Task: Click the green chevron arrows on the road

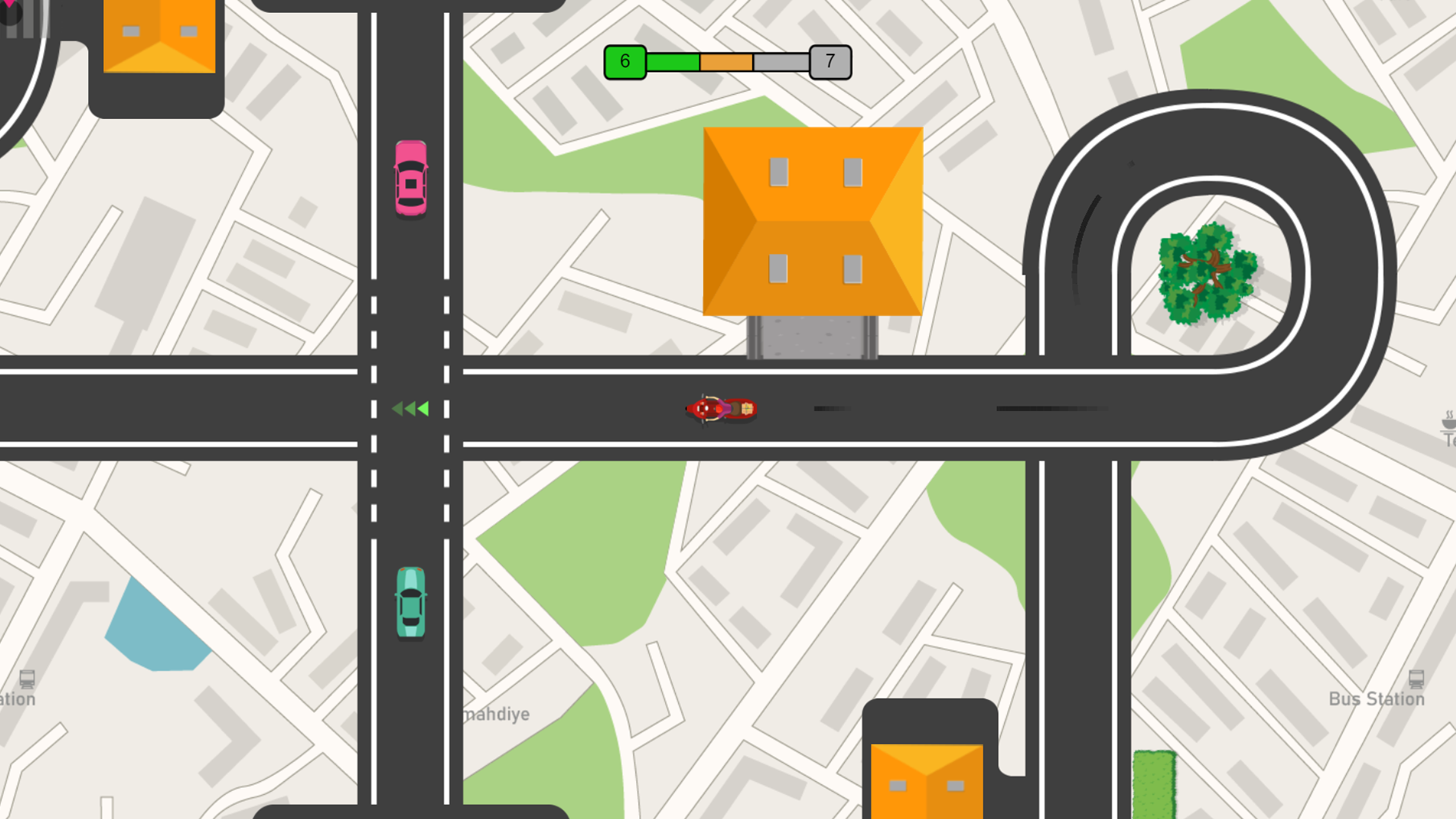Action: [x=409, y=409]
